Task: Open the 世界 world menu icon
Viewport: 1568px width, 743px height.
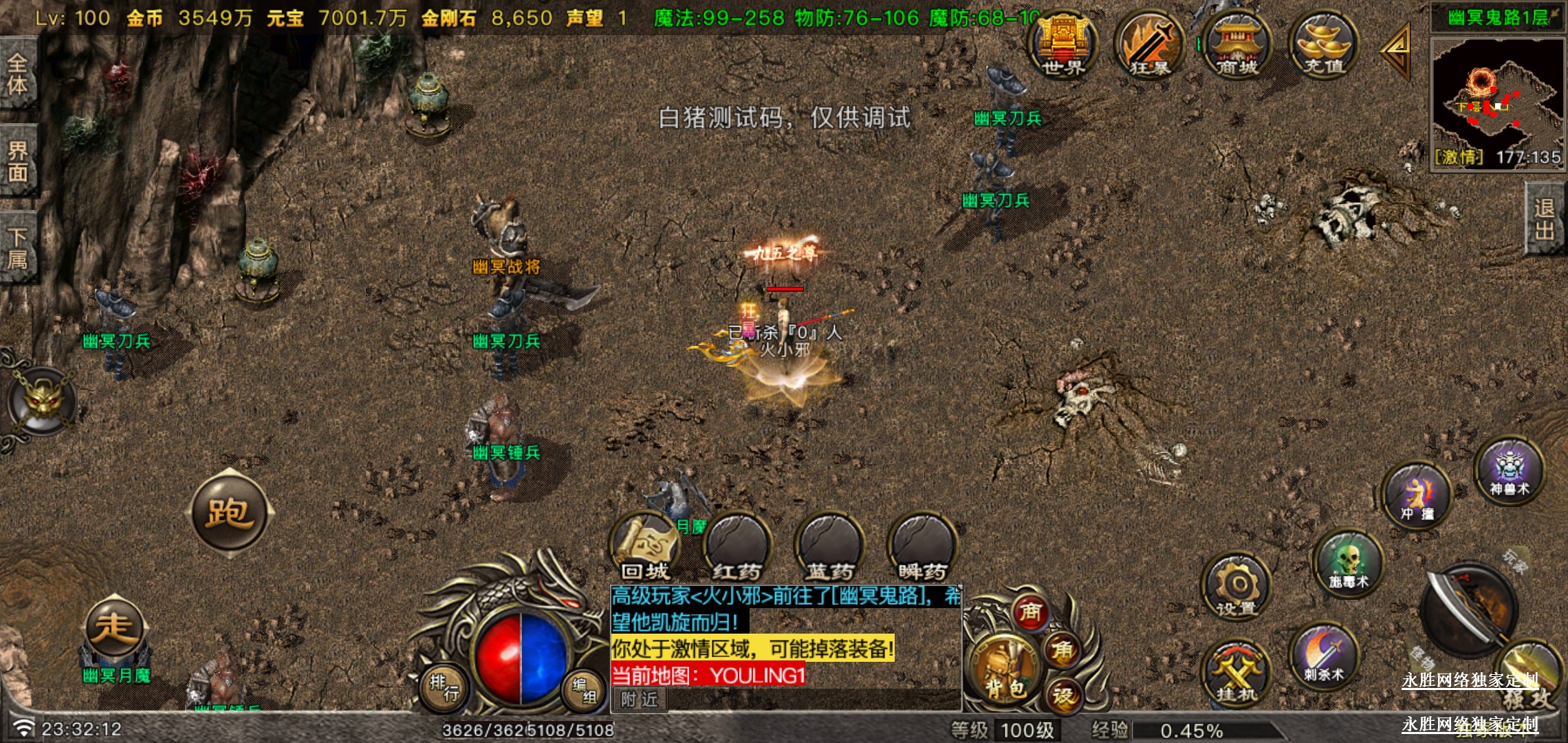Action: 1063,45
